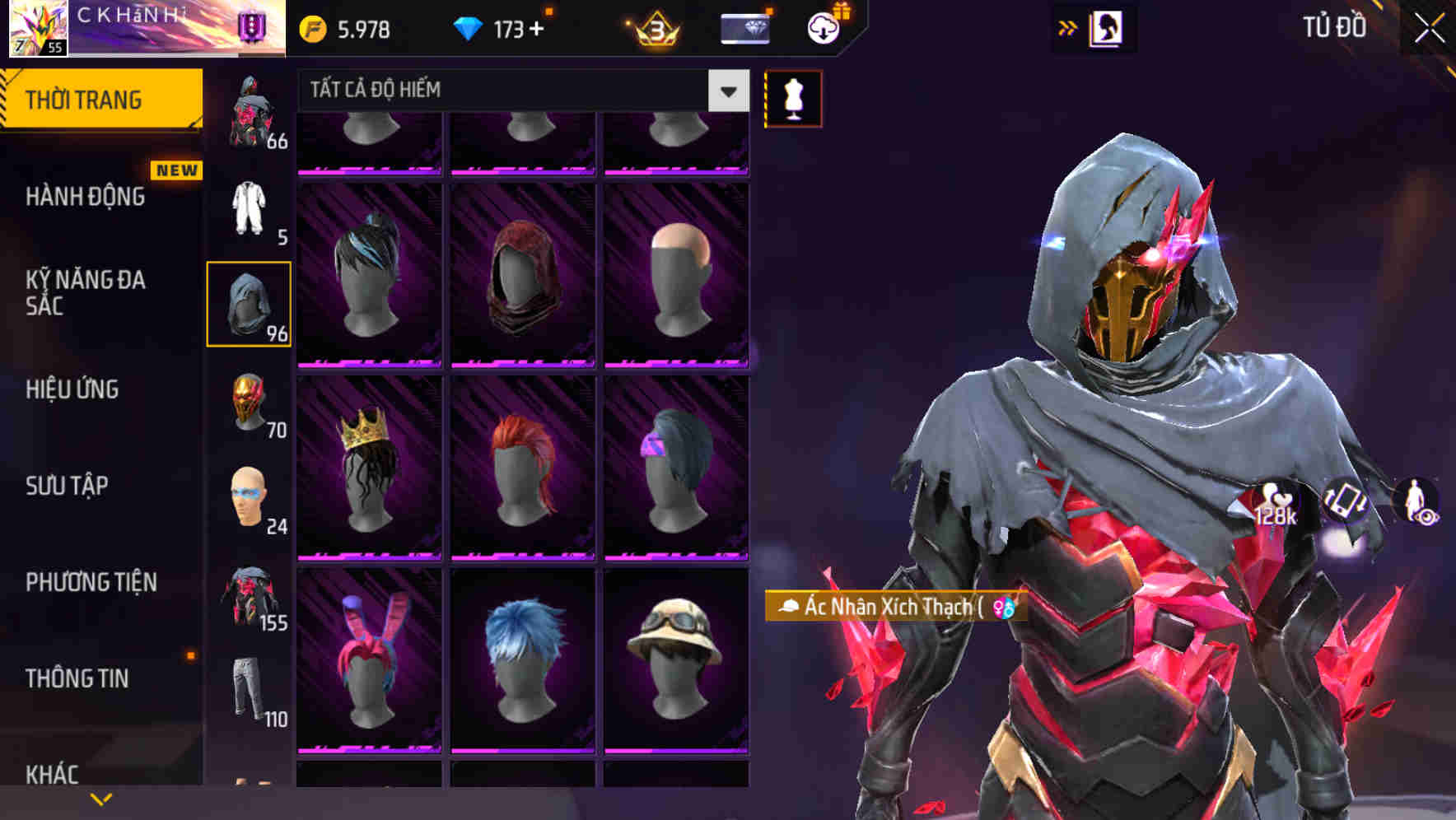Image resolution: width=1456 pixels, height=820 pixels.
Task: Expand the left sidebar bottom chevron
Action: click(x=101, y=798)
